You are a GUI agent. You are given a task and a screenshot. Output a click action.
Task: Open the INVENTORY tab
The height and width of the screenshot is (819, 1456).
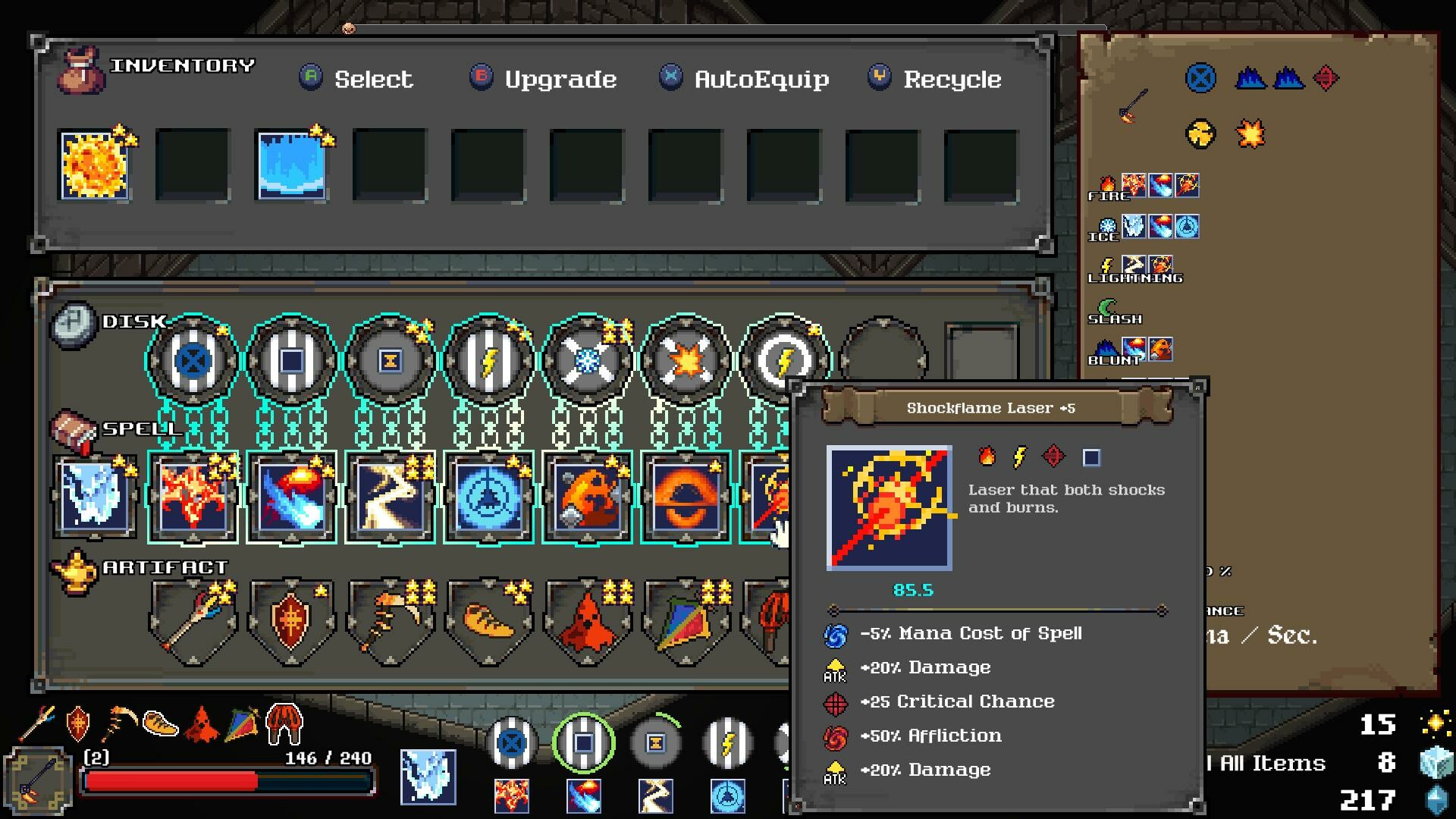click(184, 65)
